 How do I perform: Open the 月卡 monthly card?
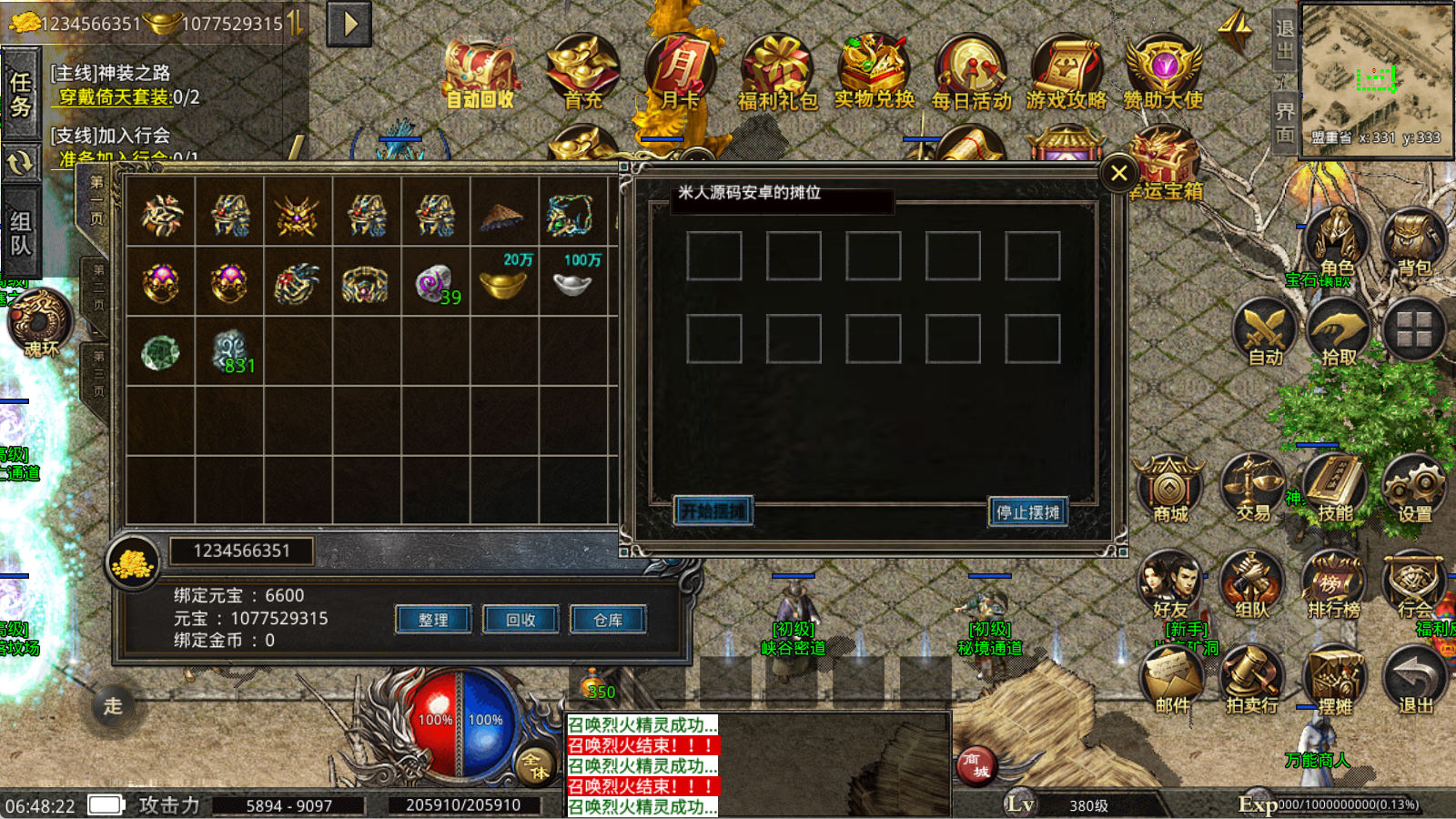pos(680,73)
